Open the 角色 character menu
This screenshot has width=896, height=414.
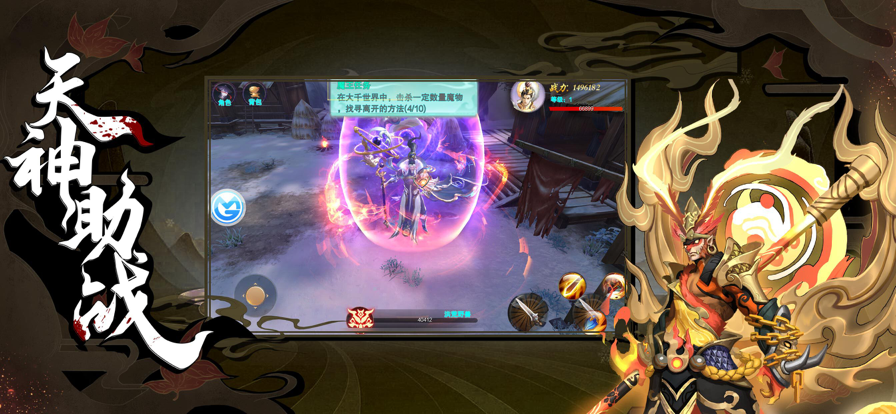(224, 95)
